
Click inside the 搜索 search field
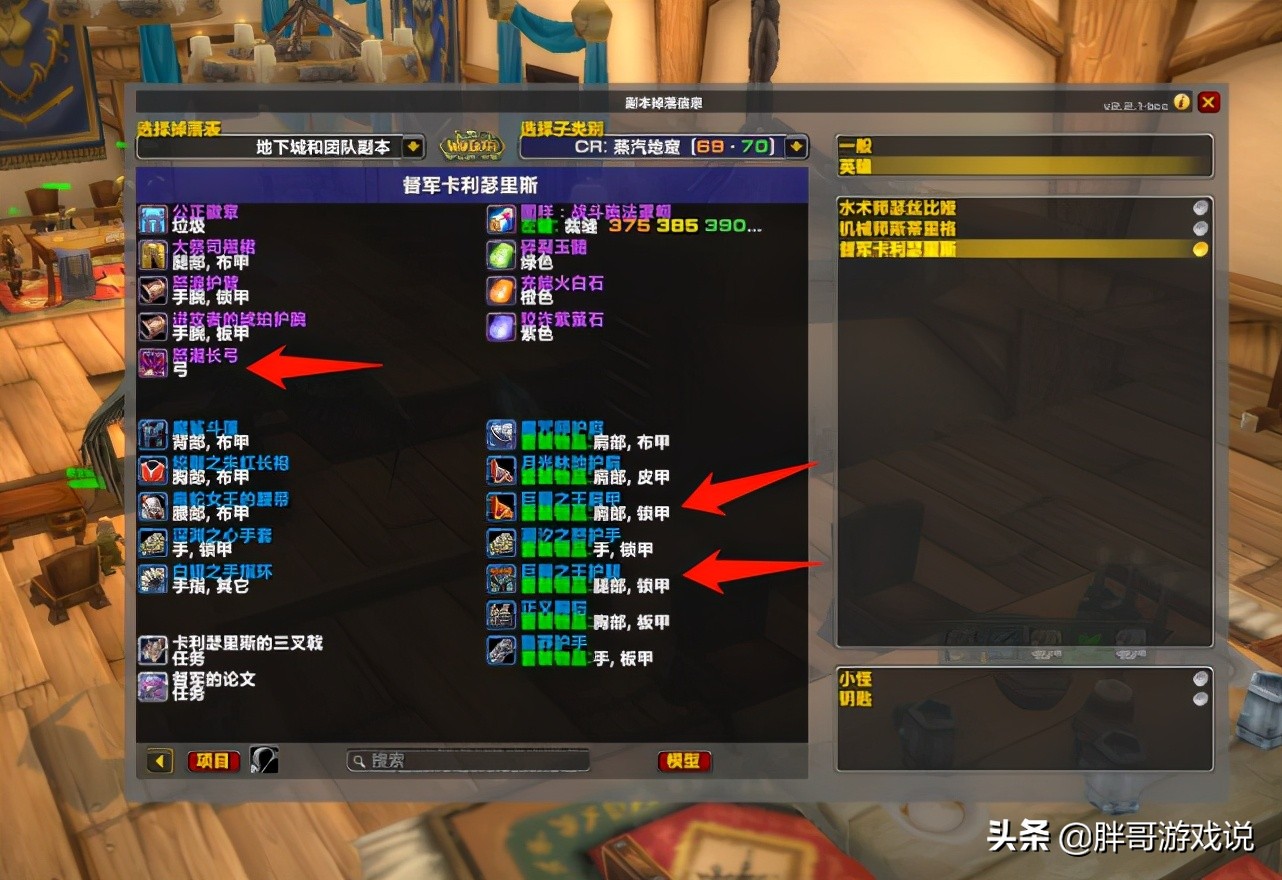467,760
